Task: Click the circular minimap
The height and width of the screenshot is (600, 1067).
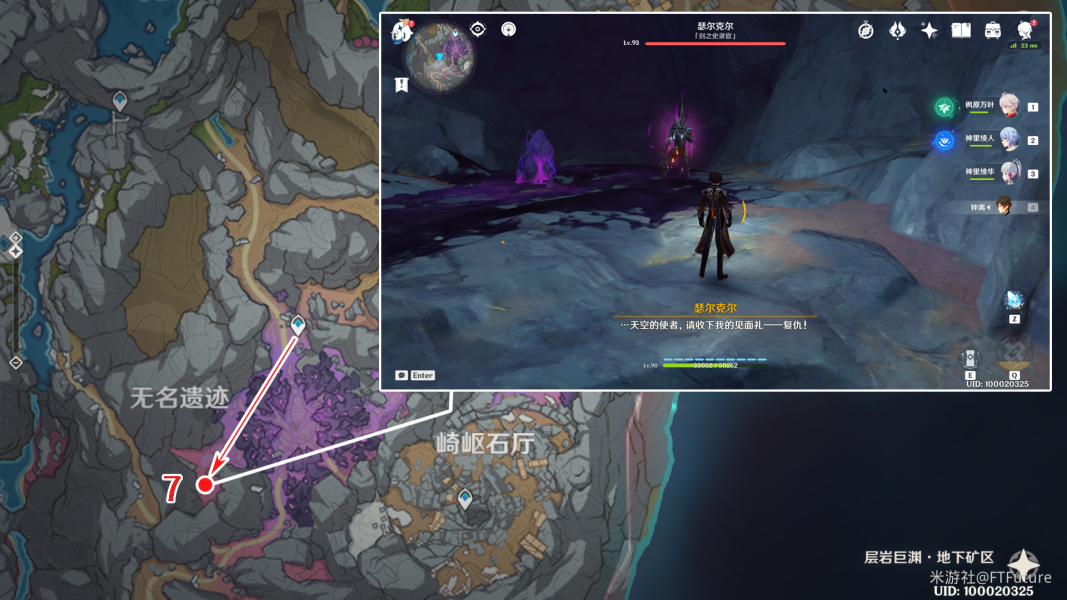Action: 440,57
